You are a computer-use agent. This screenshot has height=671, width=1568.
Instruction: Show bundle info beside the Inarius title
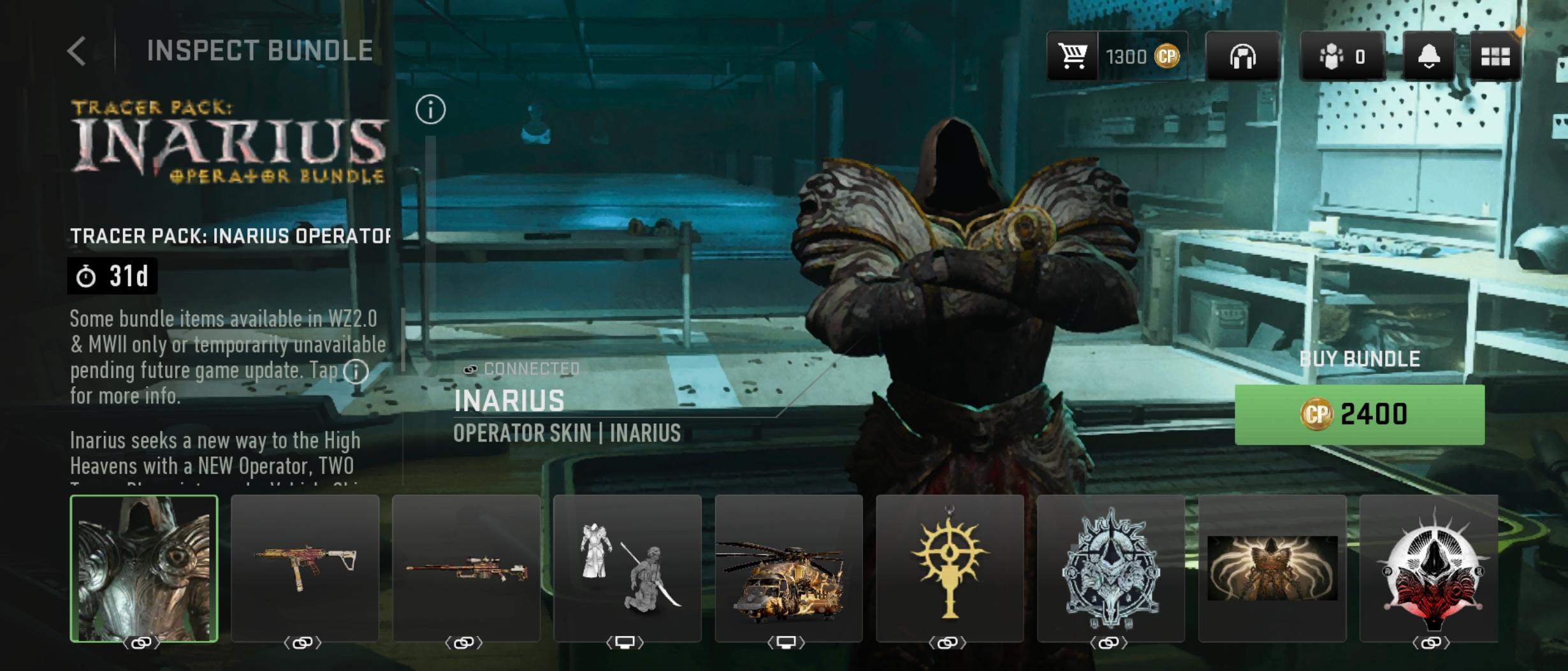[x=430, y=110]
